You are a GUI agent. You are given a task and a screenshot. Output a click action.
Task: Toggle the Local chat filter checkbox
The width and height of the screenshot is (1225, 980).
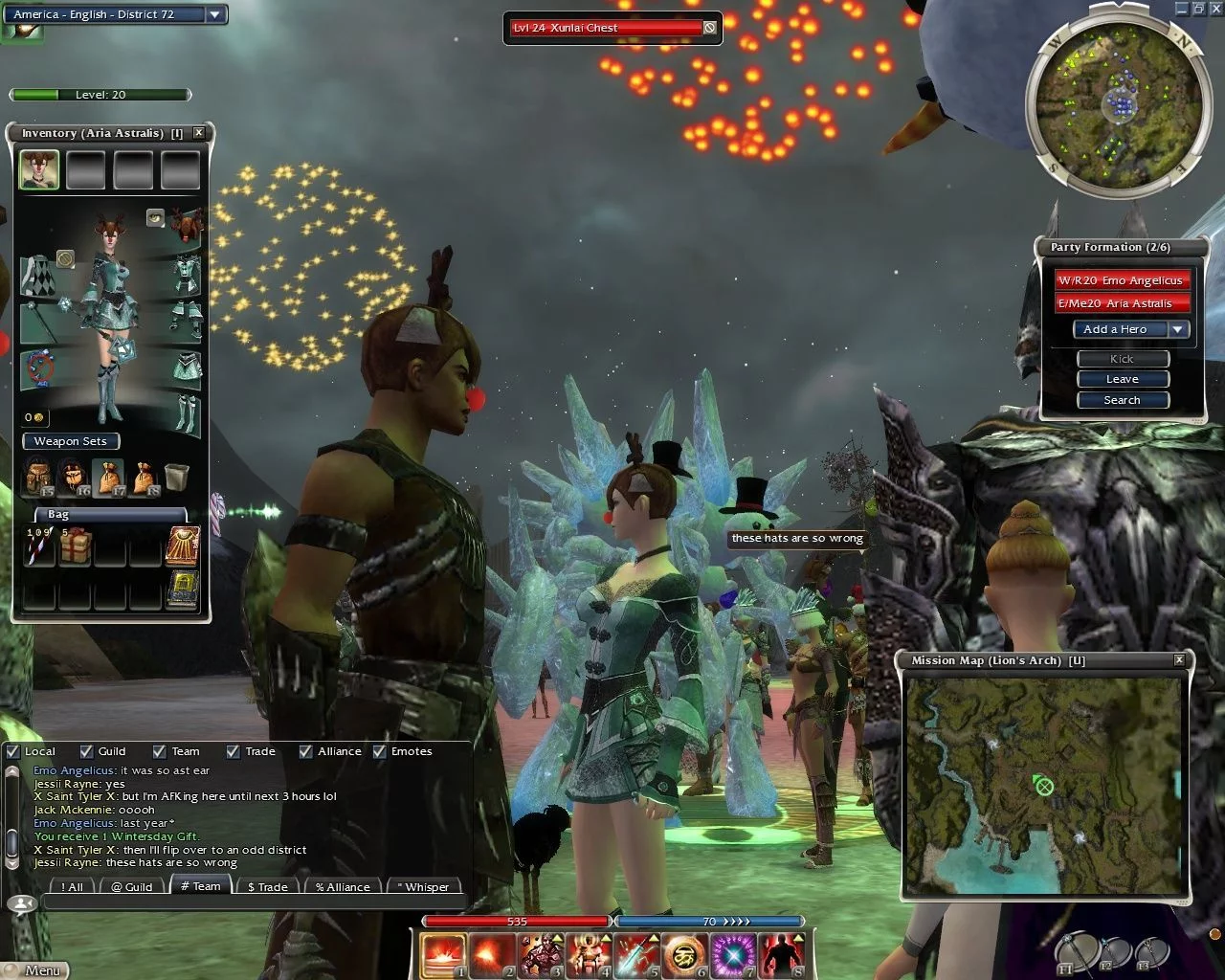pos(13,751)
